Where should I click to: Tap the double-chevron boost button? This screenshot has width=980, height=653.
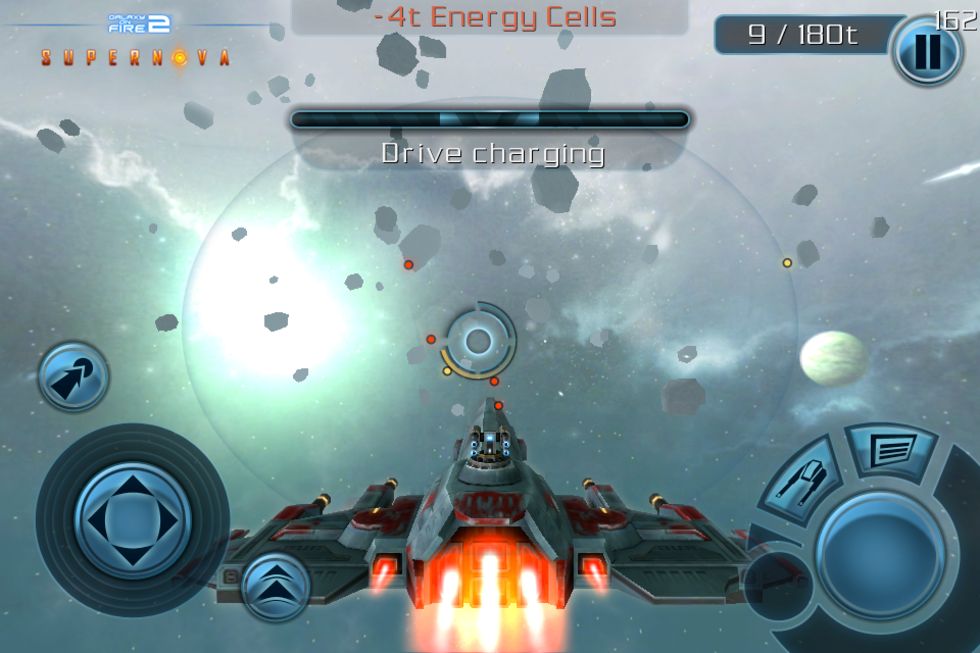coord(275,587)
